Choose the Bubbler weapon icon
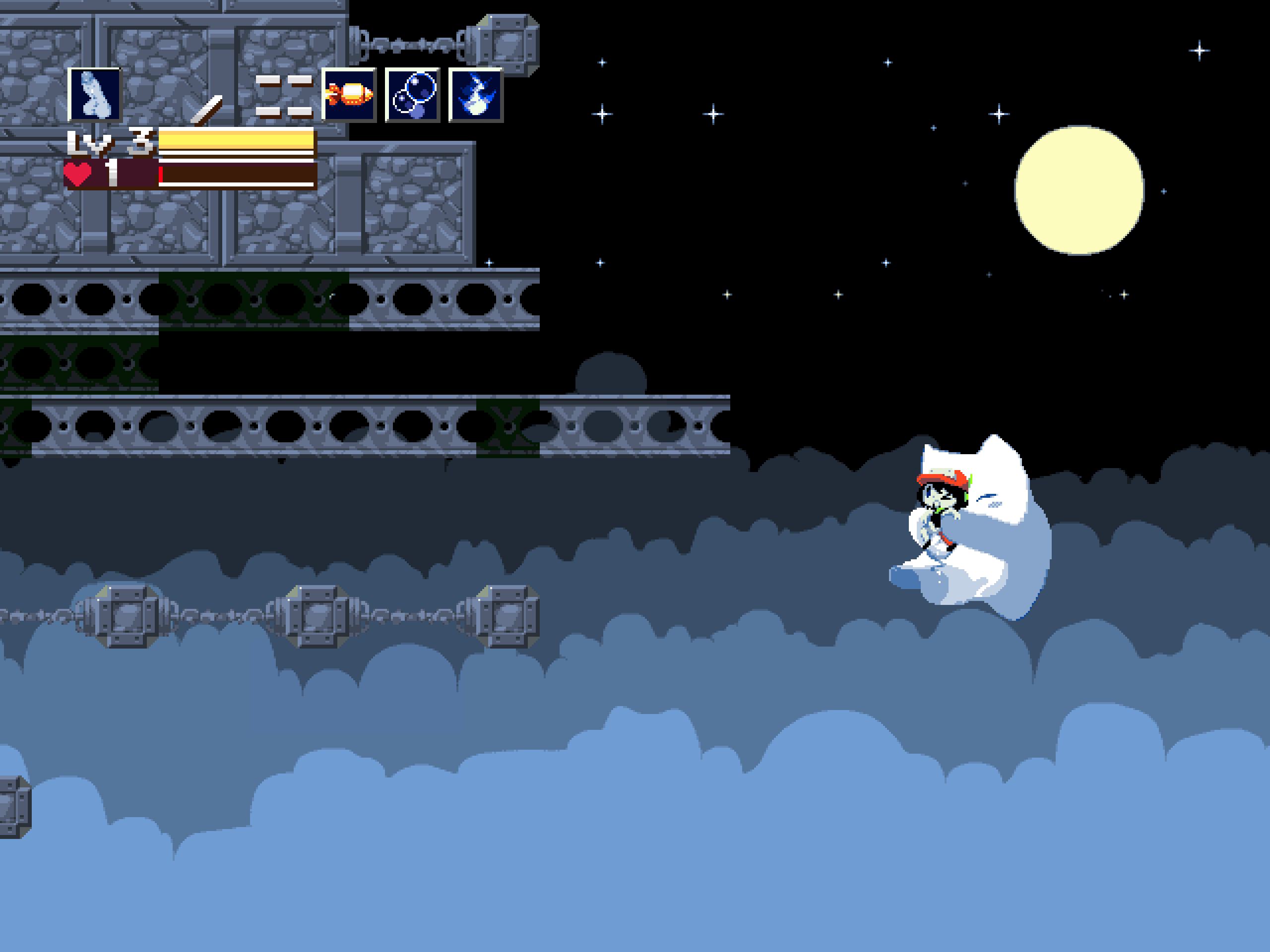Viewport: 1270px width, 952px height. point(412,95)
